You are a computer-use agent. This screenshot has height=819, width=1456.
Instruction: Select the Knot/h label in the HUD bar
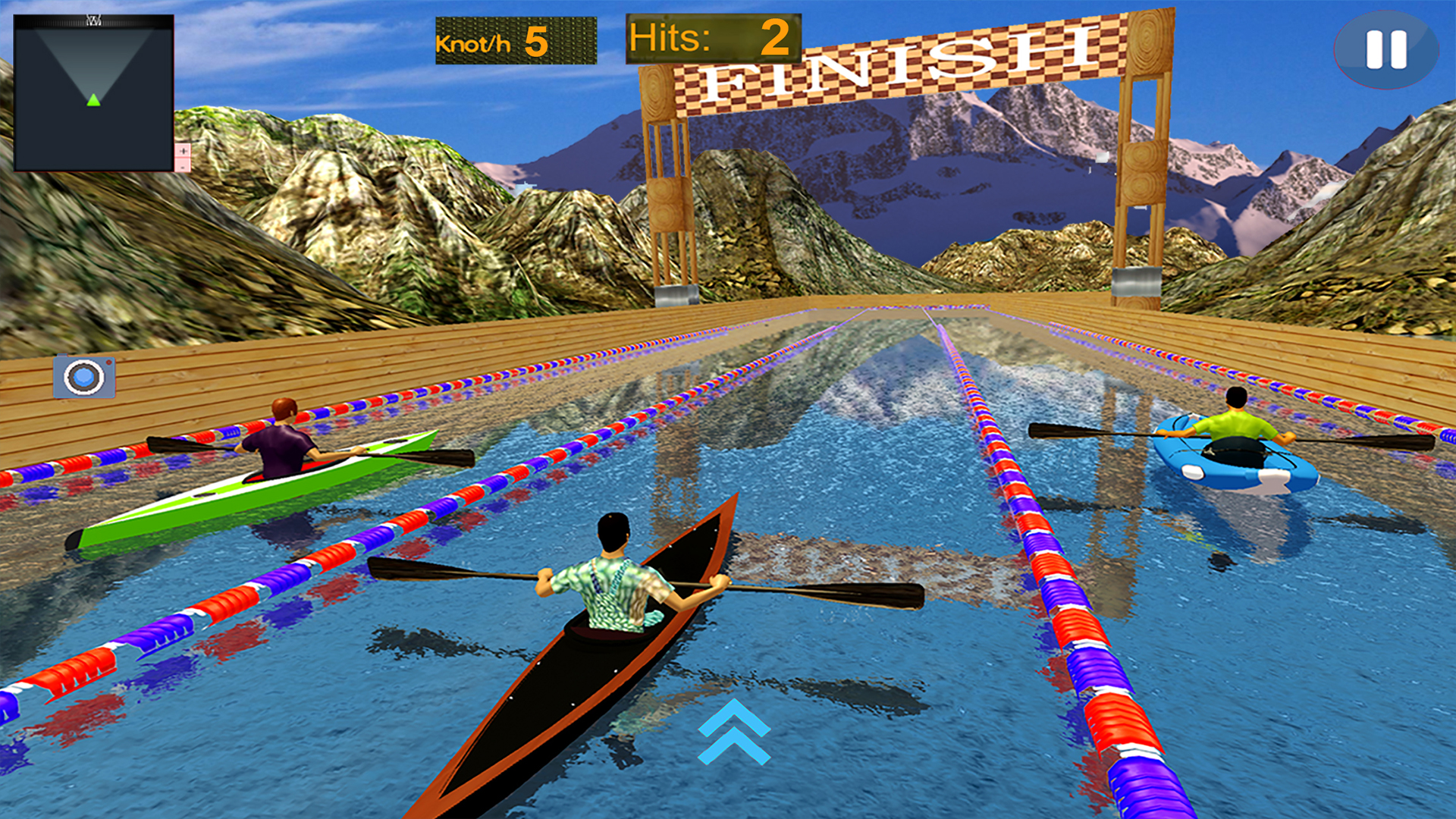tap(473, 45)
